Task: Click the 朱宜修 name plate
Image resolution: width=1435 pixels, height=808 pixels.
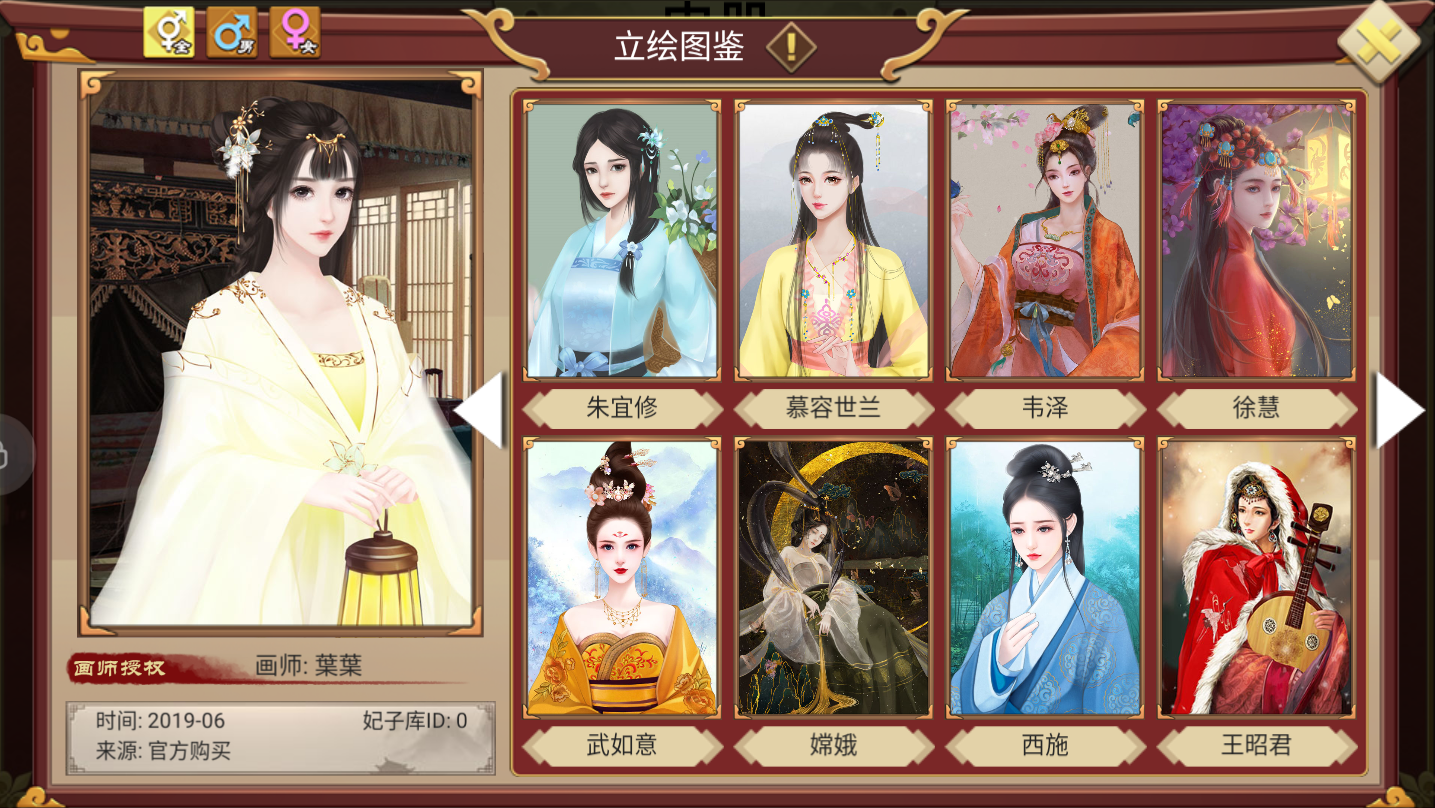Action: pyautogui.click(x=621, y=406)
